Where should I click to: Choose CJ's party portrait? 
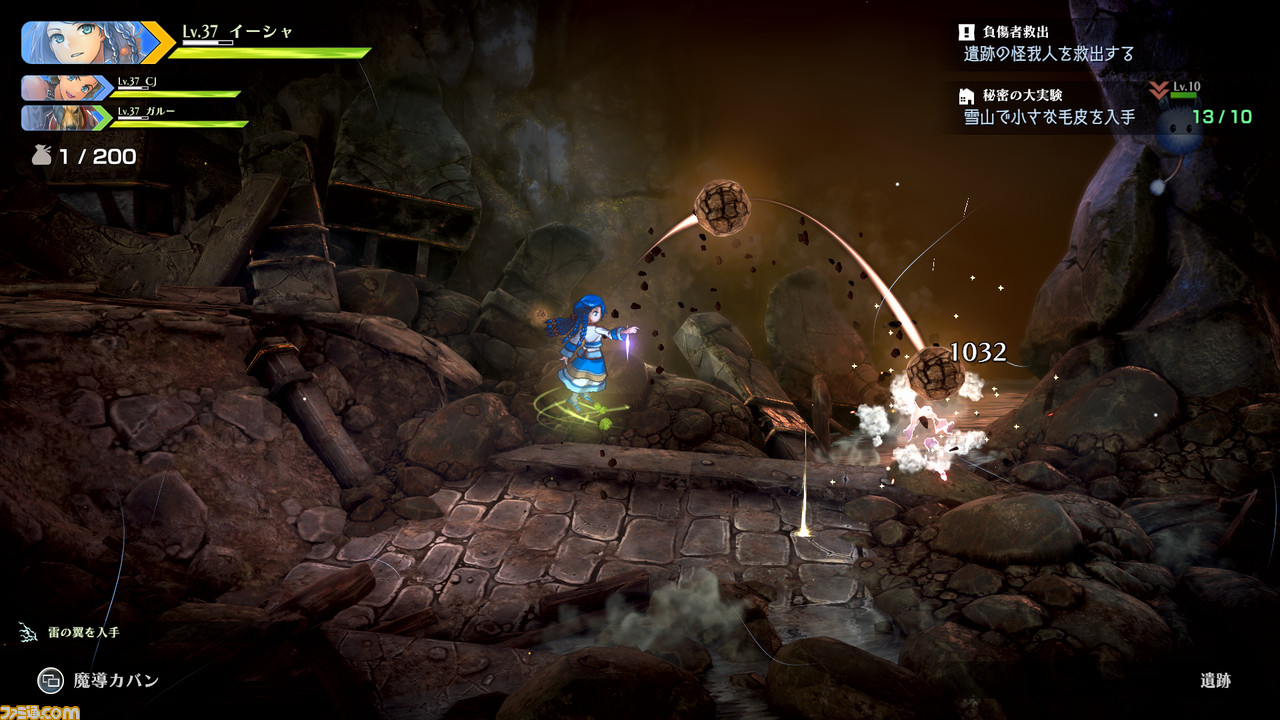[x=63, y=88]
